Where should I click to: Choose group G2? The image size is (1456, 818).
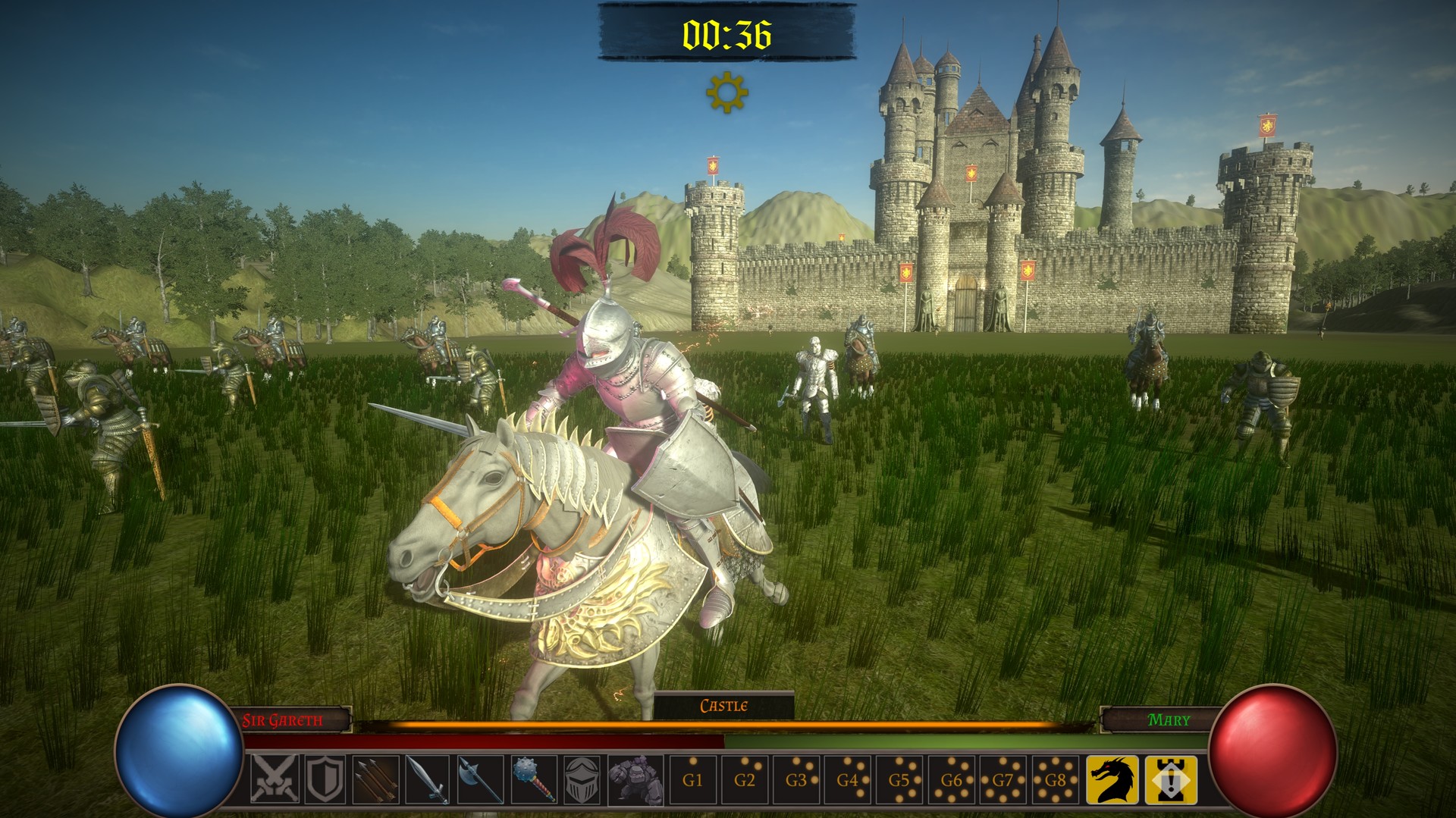[745, 779]
